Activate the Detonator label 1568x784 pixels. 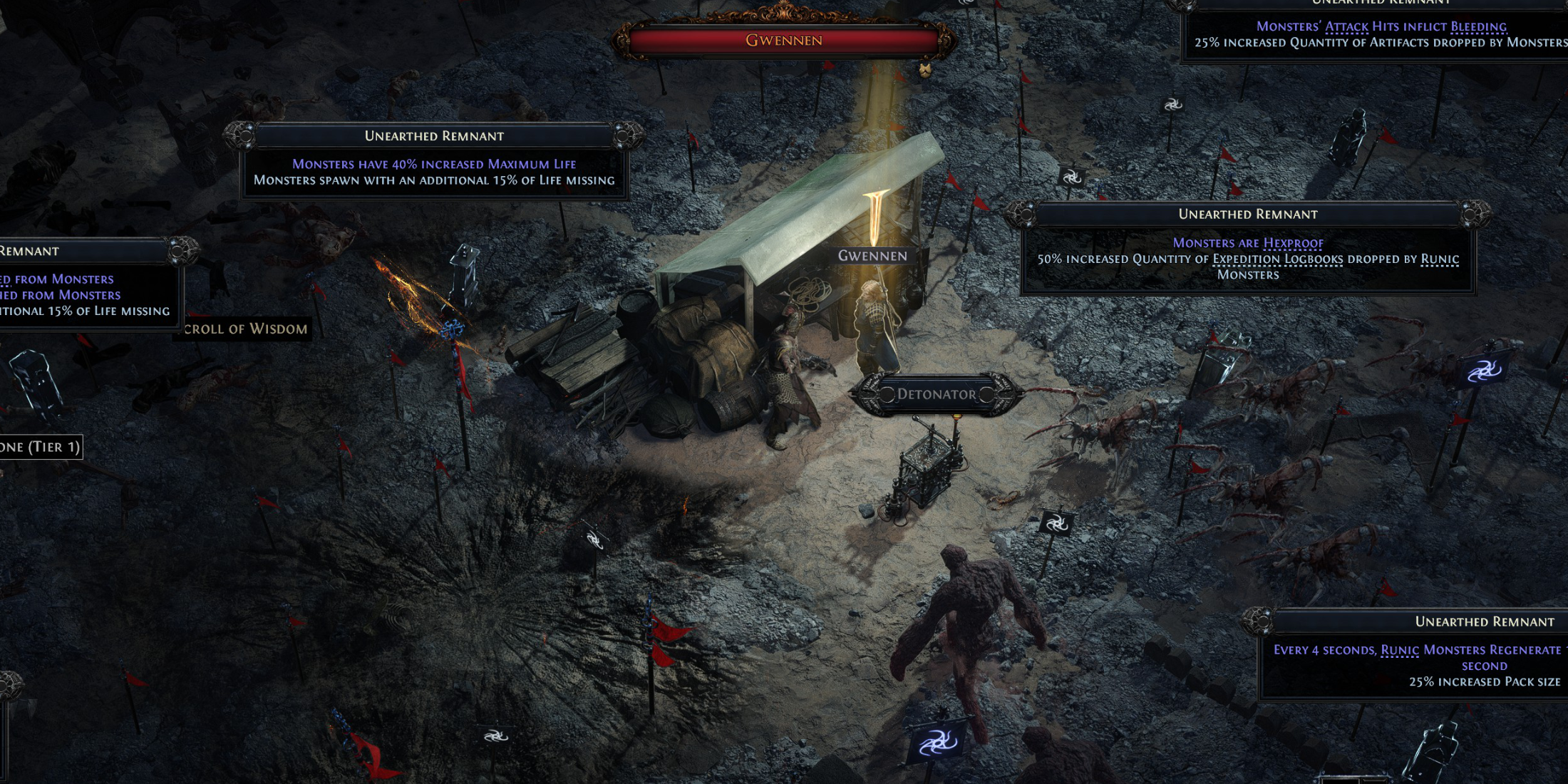click(936, 394)
